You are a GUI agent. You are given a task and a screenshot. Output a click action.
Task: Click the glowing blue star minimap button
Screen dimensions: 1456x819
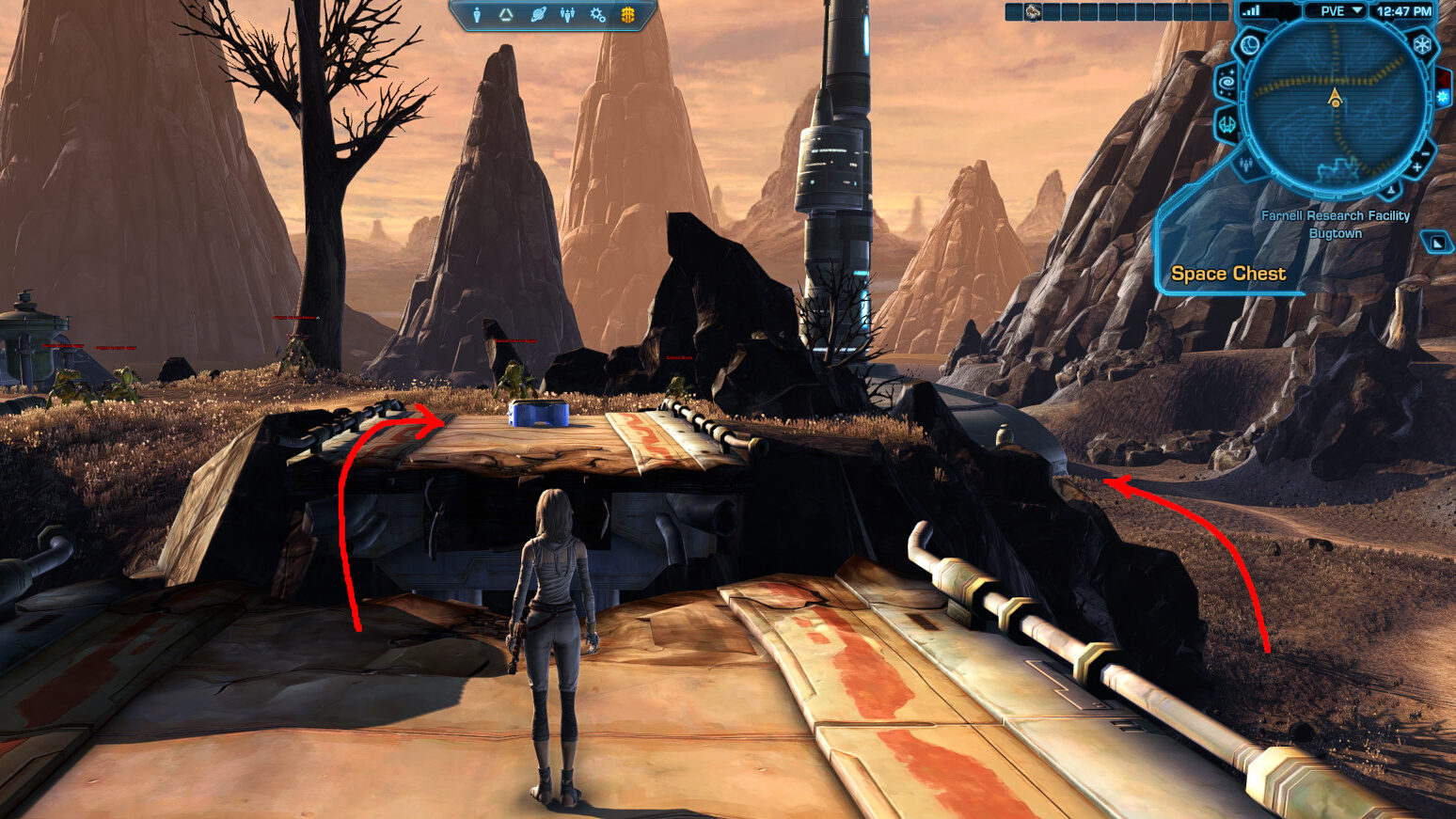click(1443, 98)
